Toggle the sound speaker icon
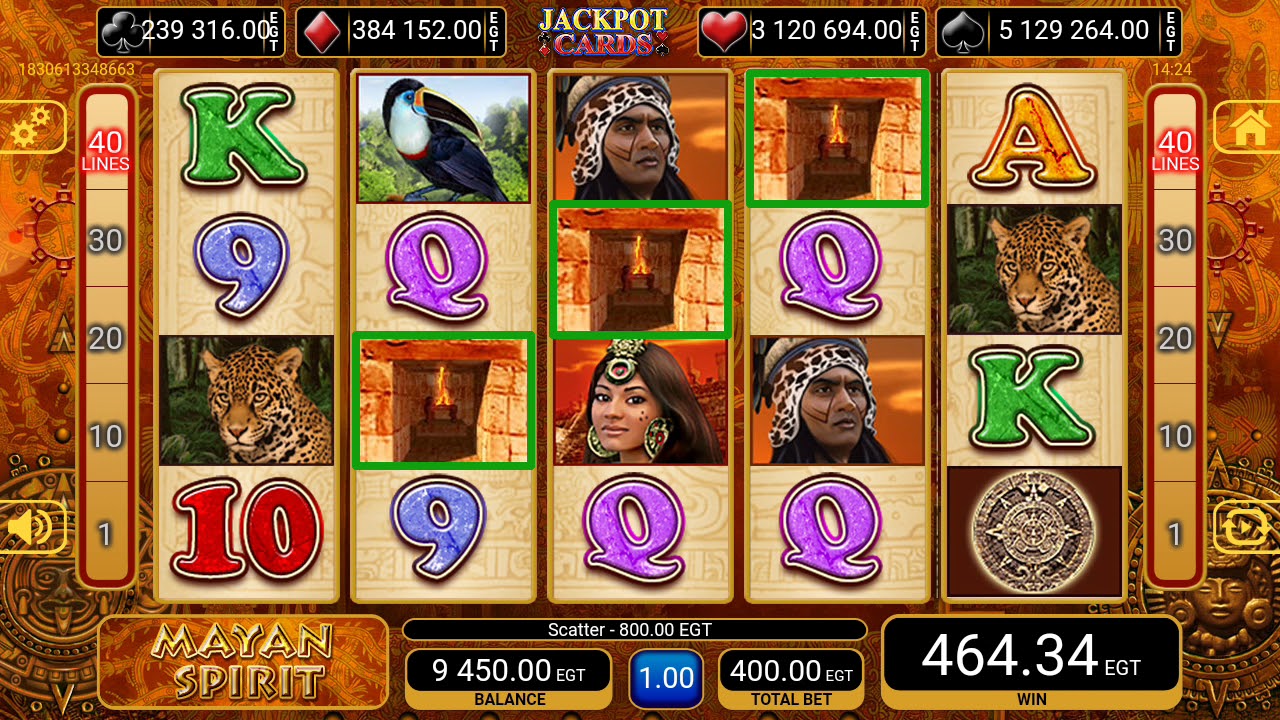 [x=32, y=527]
